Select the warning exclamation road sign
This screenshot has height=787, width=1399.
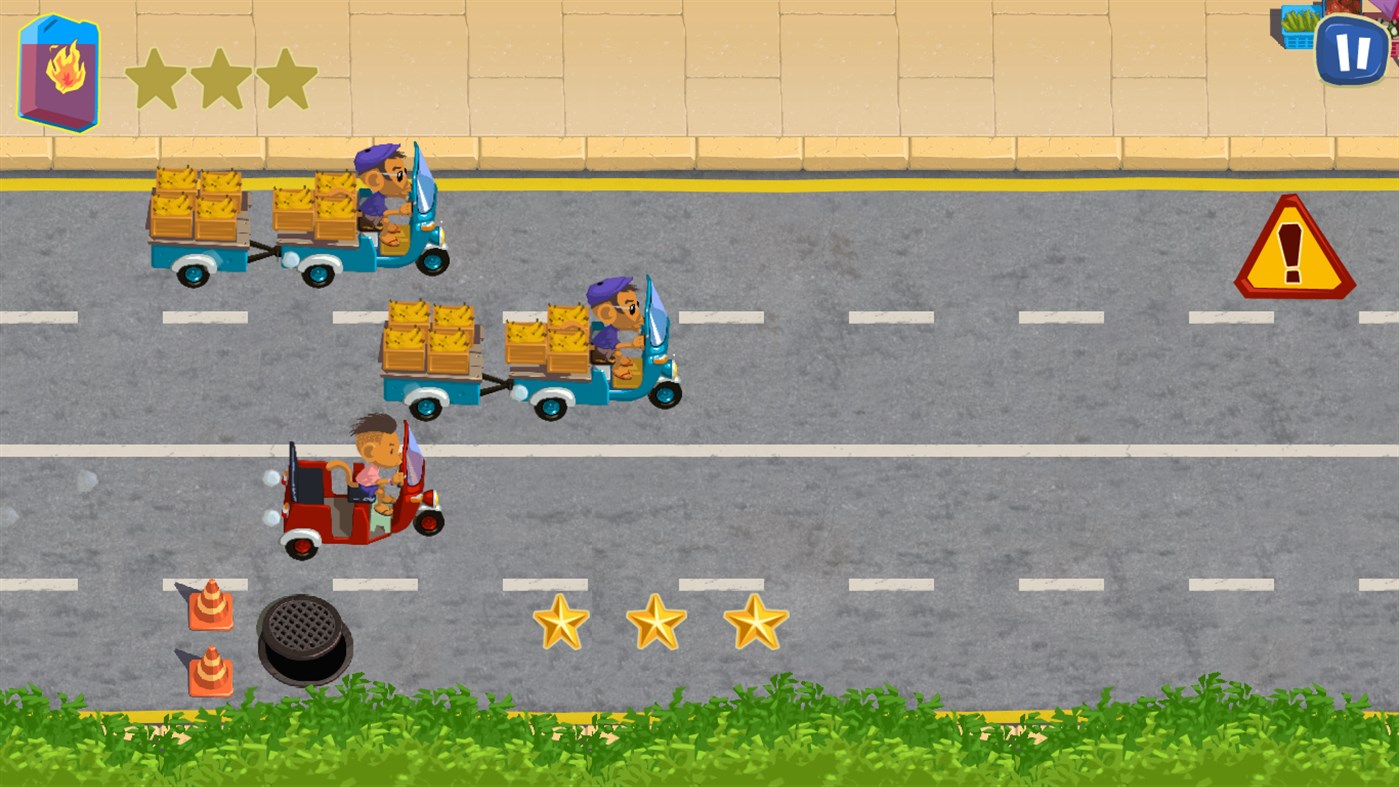tap(1290, 252)
